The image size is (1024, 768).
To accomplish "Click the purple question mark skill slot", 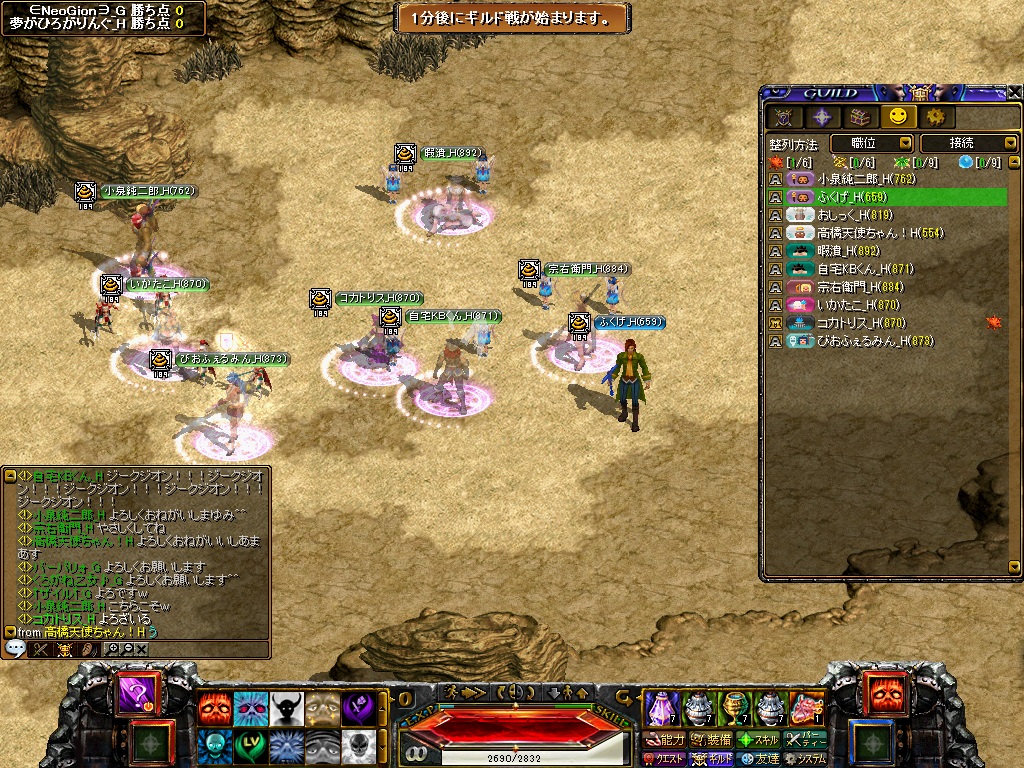I will pyautogui.click(x=136, y=695).
